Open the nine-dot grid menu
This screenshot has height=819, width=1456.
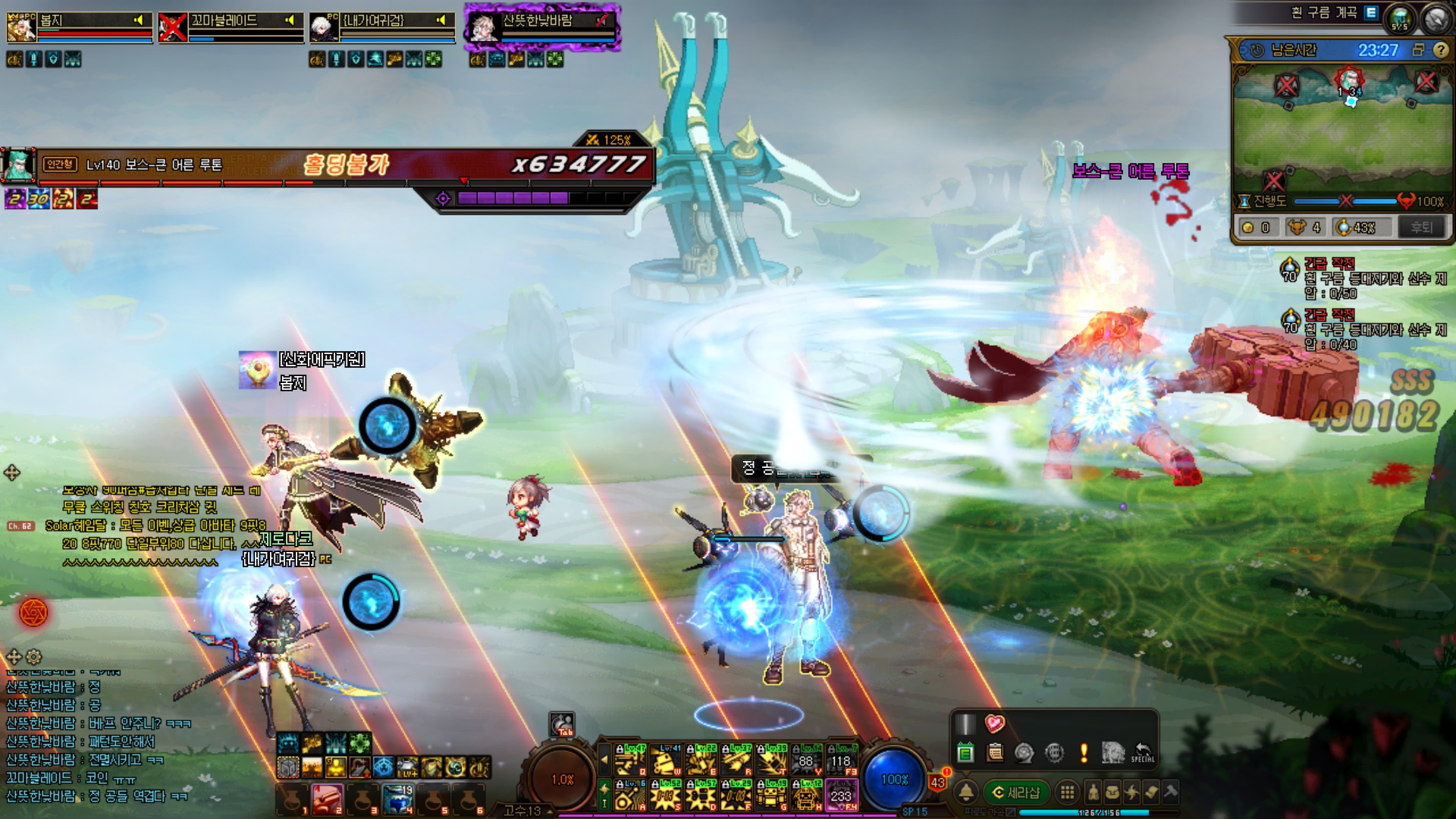pyautogui.click(x=1067, y=792)
